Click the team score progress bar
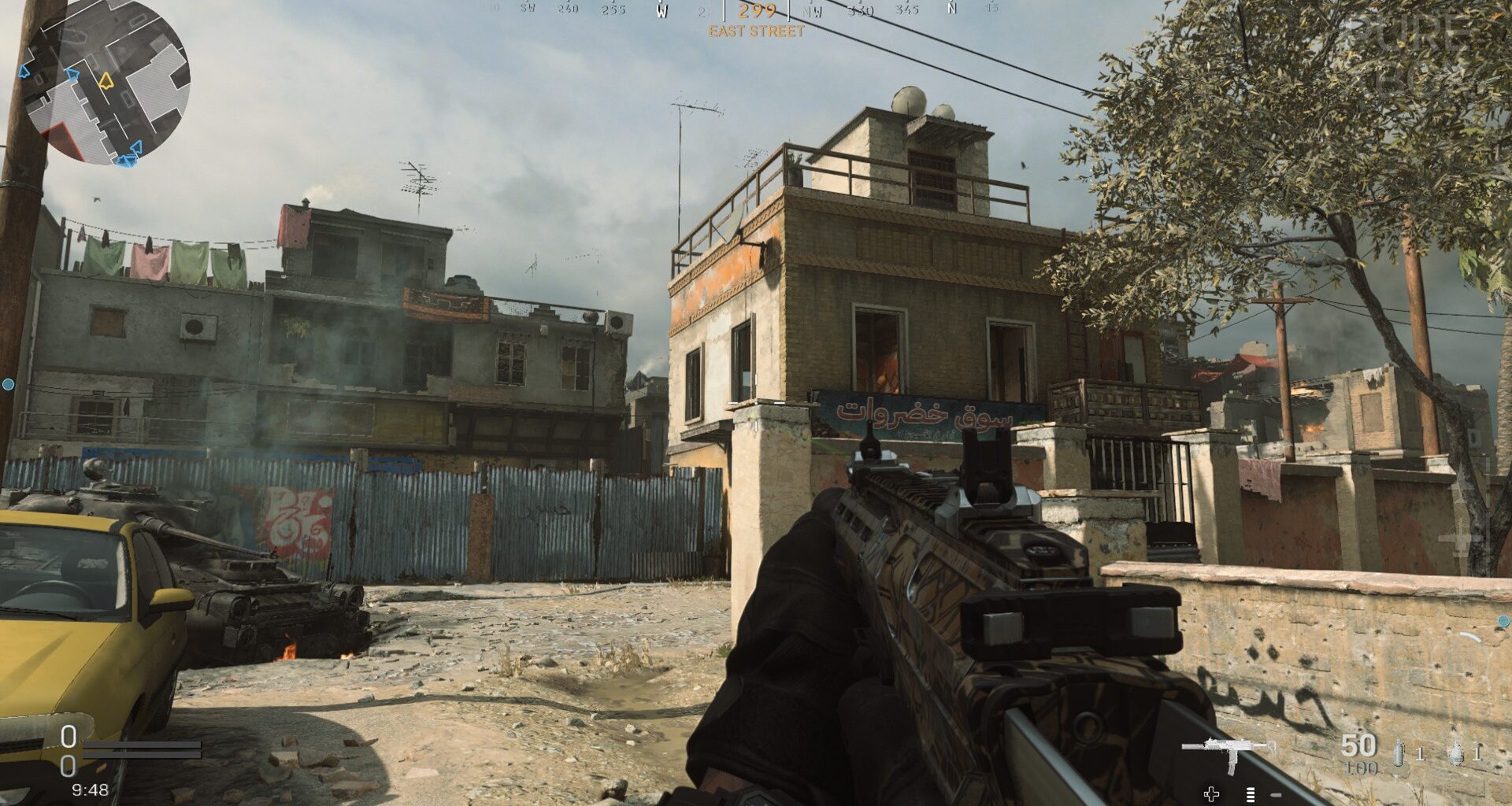 point(142,749)
